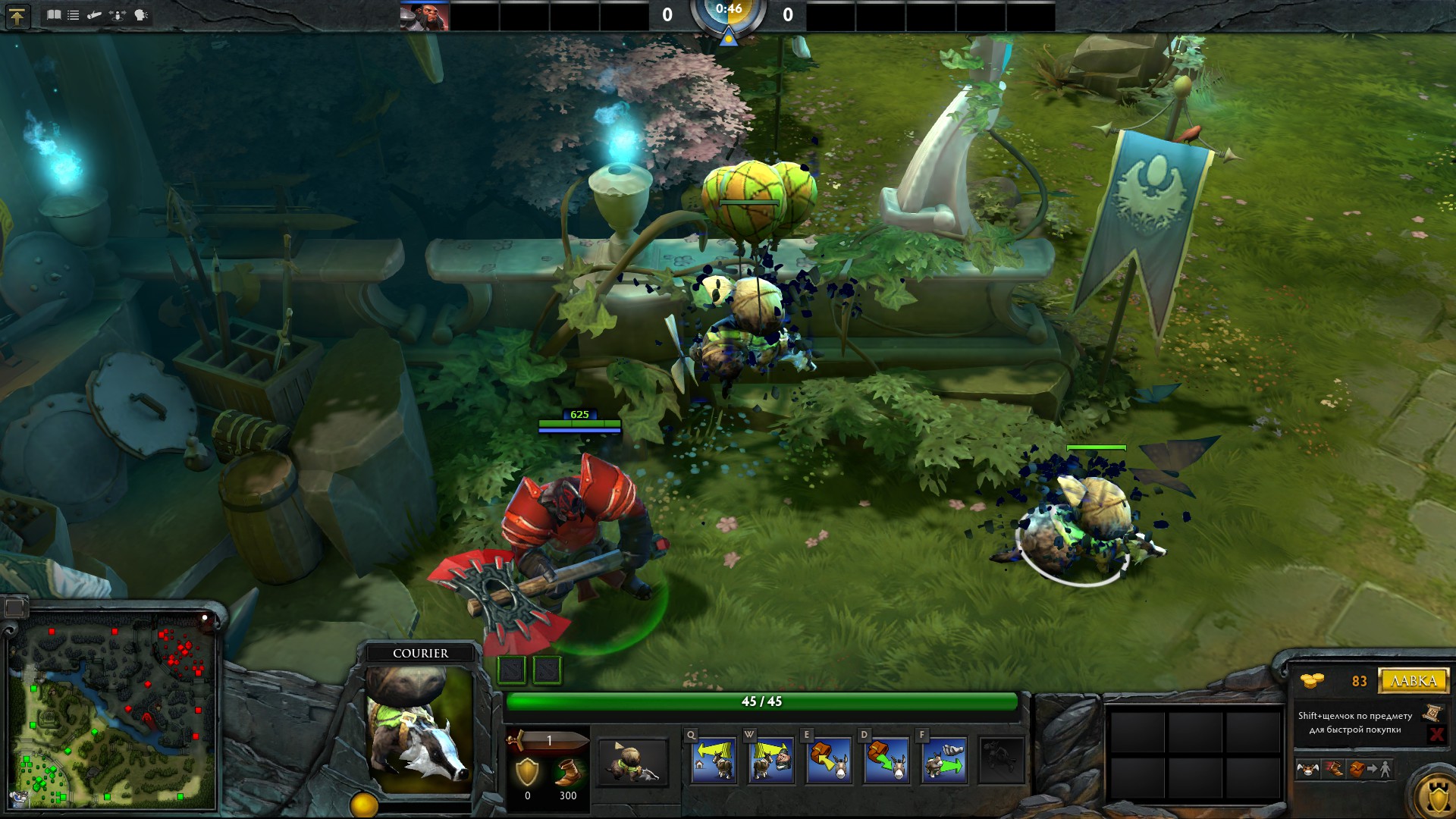The width and height of the screenshot is (1456, 819).
Task: Open the open-book library icon
Action: (x=53, y=14)
